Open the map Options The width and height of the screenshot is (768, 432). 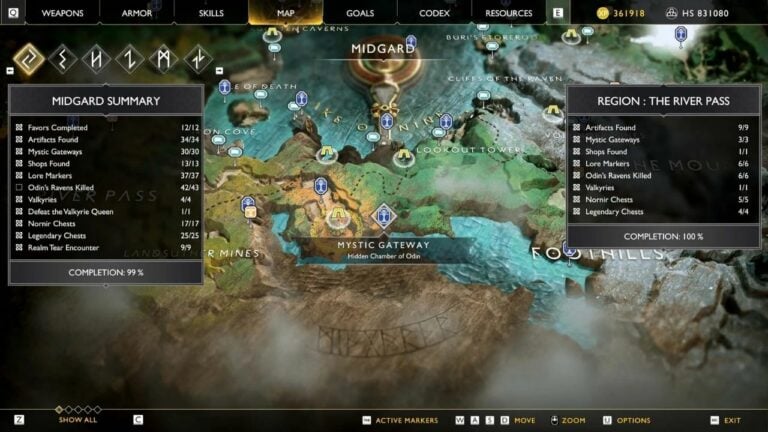point(633,420)
